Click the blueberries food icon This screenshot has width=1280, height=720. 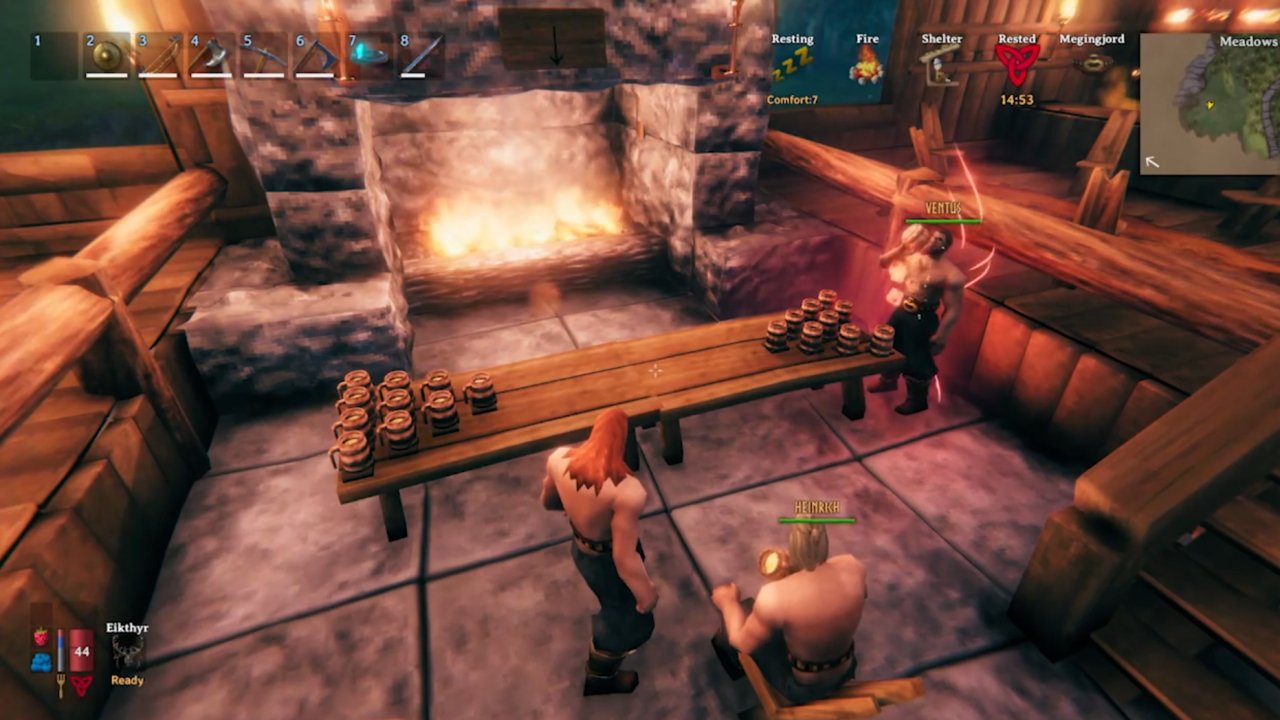(41, 661)
